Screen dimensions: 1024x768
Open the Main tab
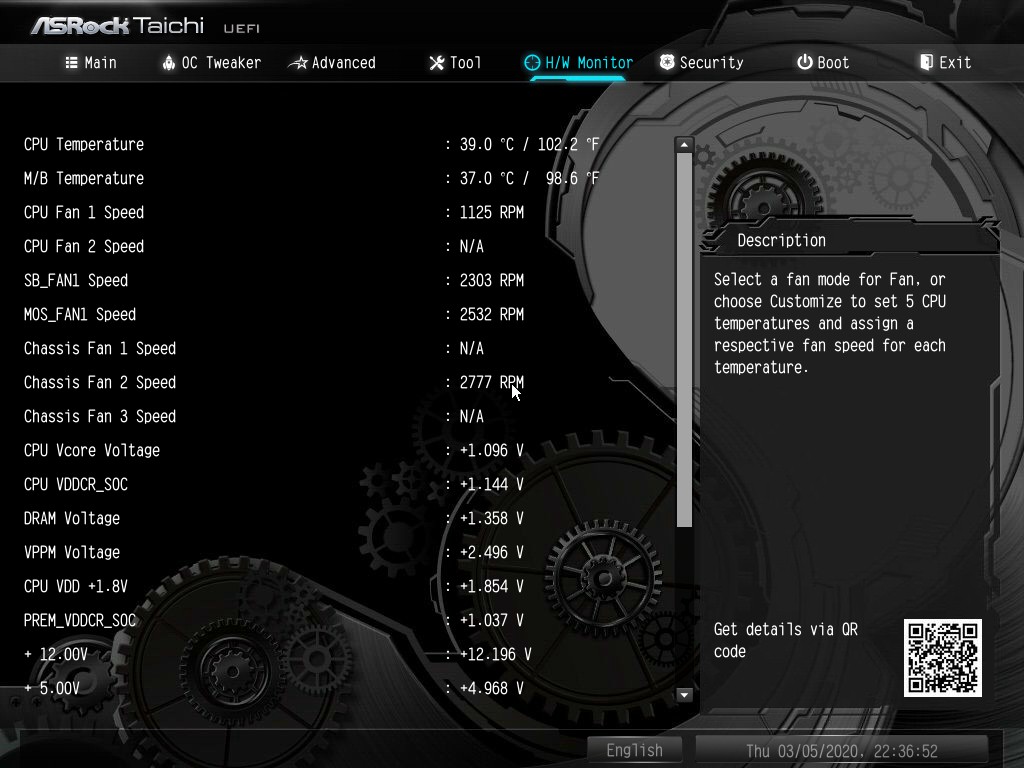click(x=91, y=62)
